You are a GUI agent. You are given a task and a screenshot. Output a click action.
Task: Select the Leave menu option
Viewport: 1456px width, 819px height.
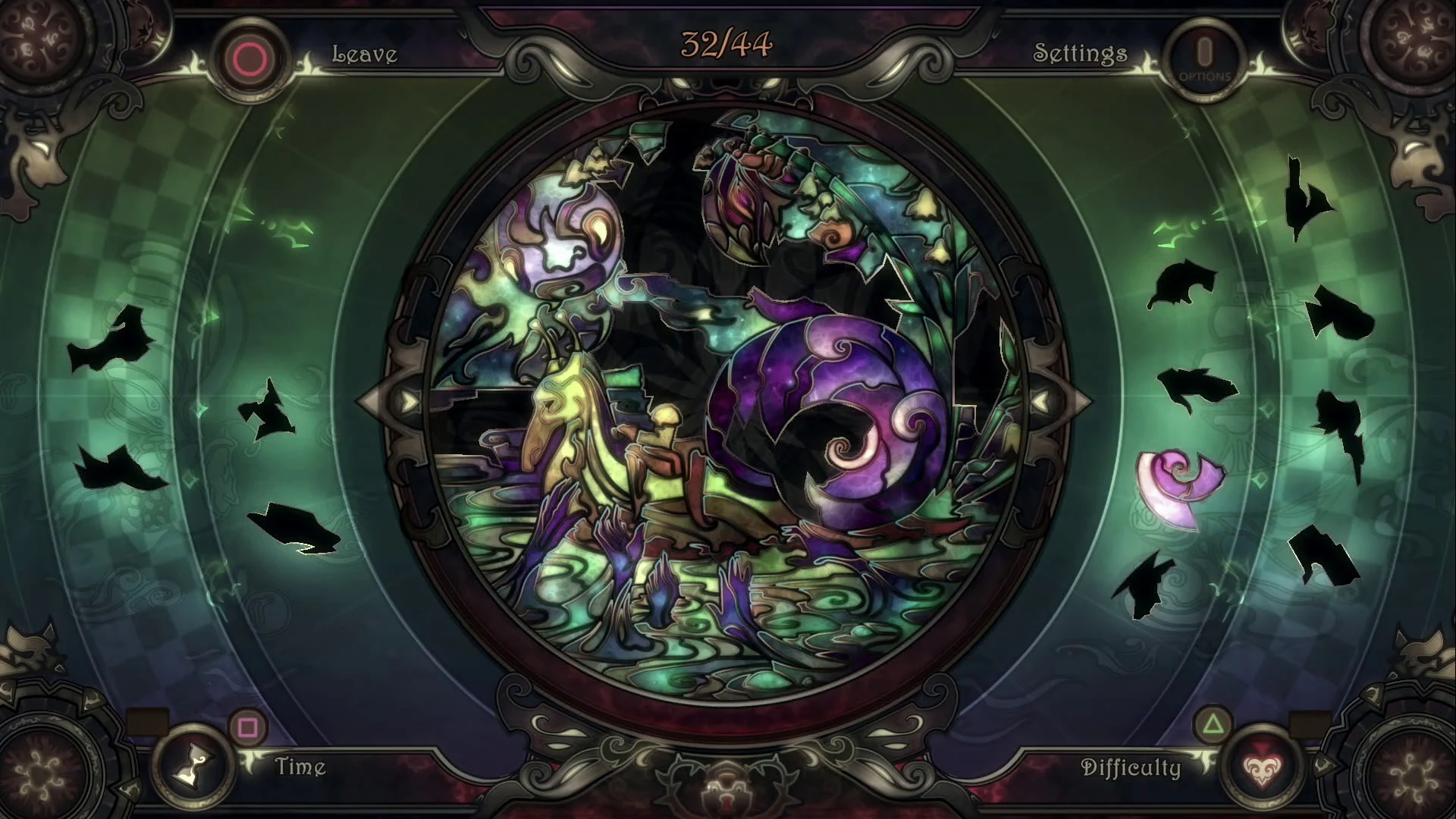(x=364, y=53)
